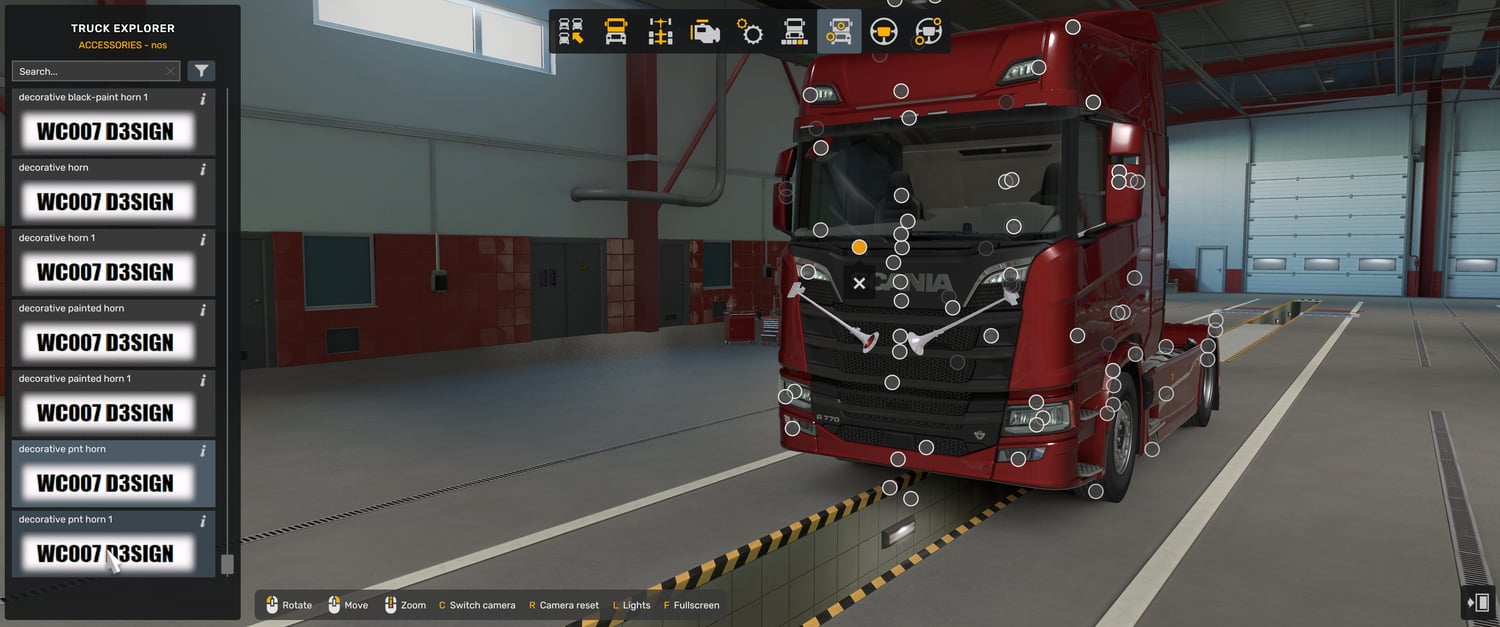This screenshot has width=1500, height=627.
Task: Pick the 'decorative horn 1' accessory
Action: (x=105, y=271)
